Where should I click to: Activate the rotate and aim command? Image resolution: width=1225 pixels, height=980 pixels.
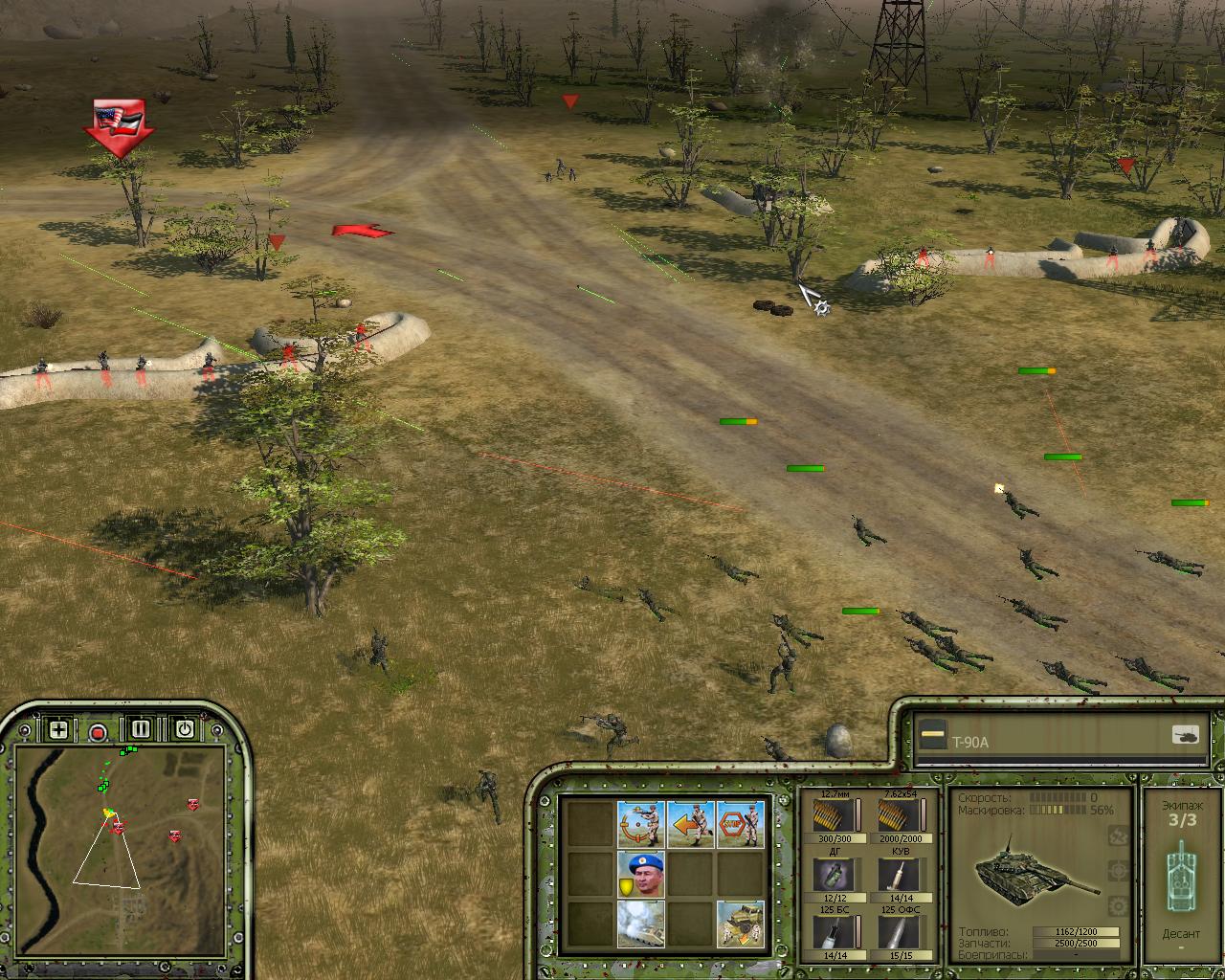pos(641,824)
